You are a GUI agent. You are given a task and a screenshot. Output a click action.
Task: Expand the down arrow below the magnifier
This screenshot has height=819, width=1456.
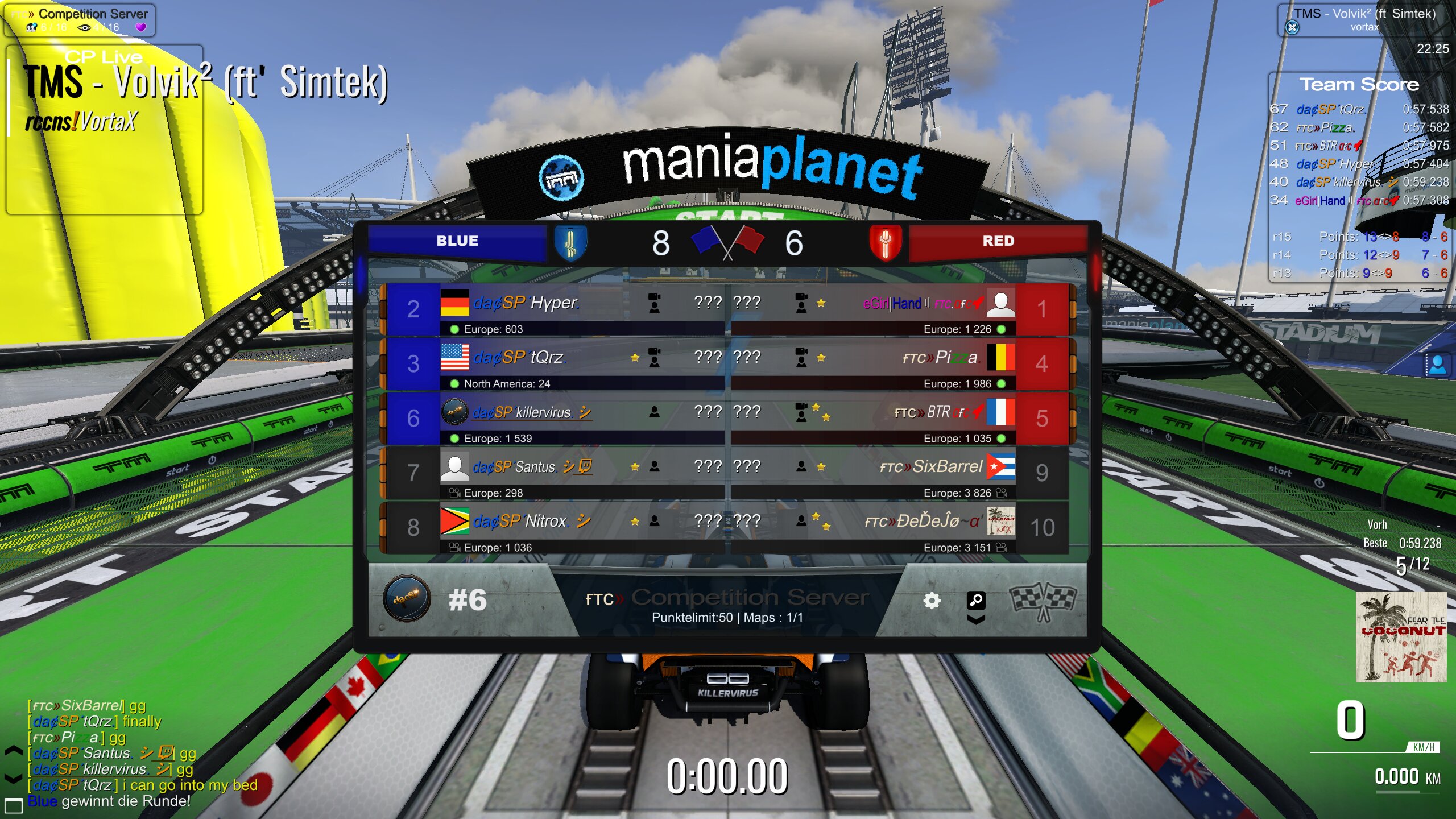click(975, 620)
